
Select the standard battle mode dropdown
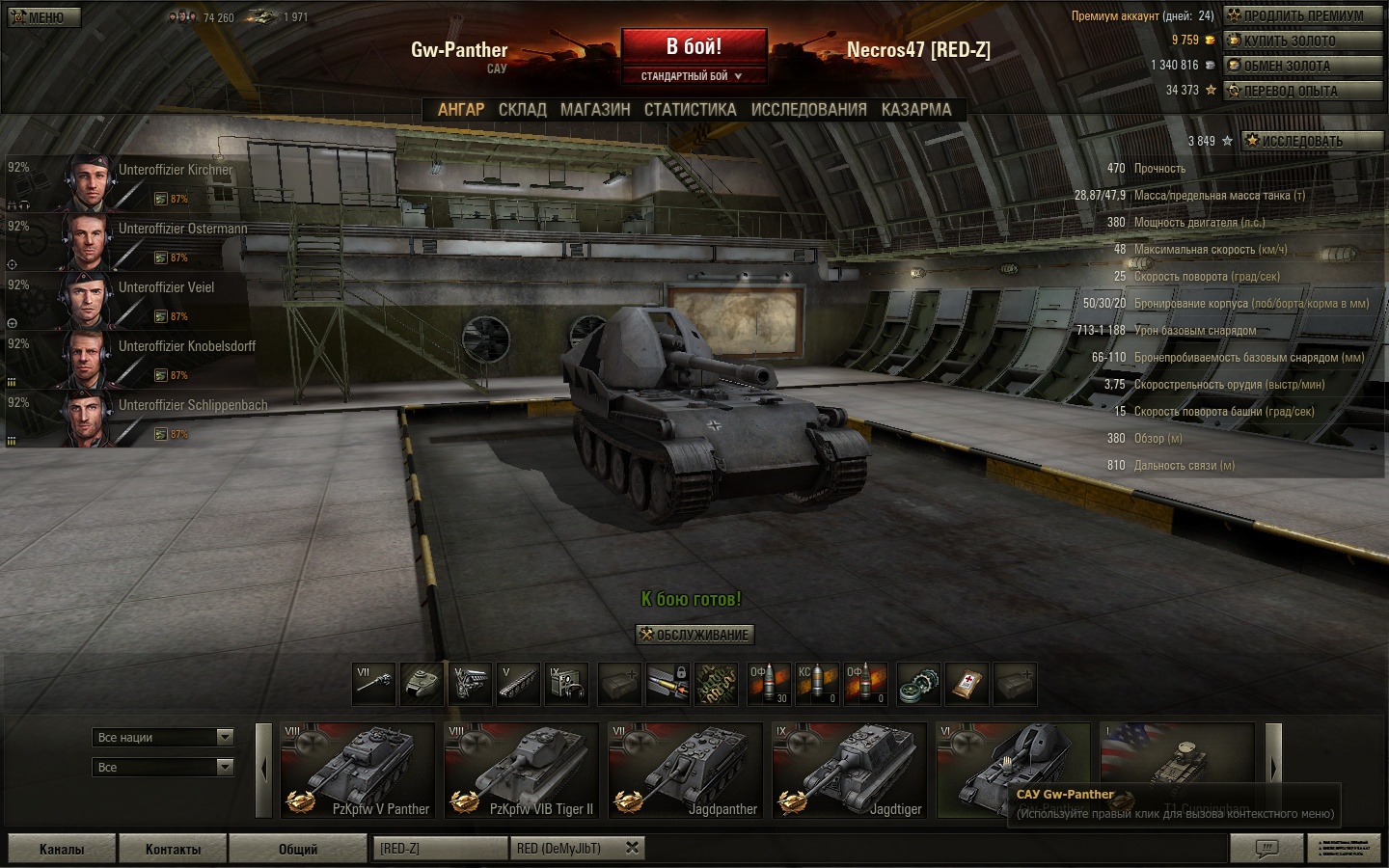(694, 76)
